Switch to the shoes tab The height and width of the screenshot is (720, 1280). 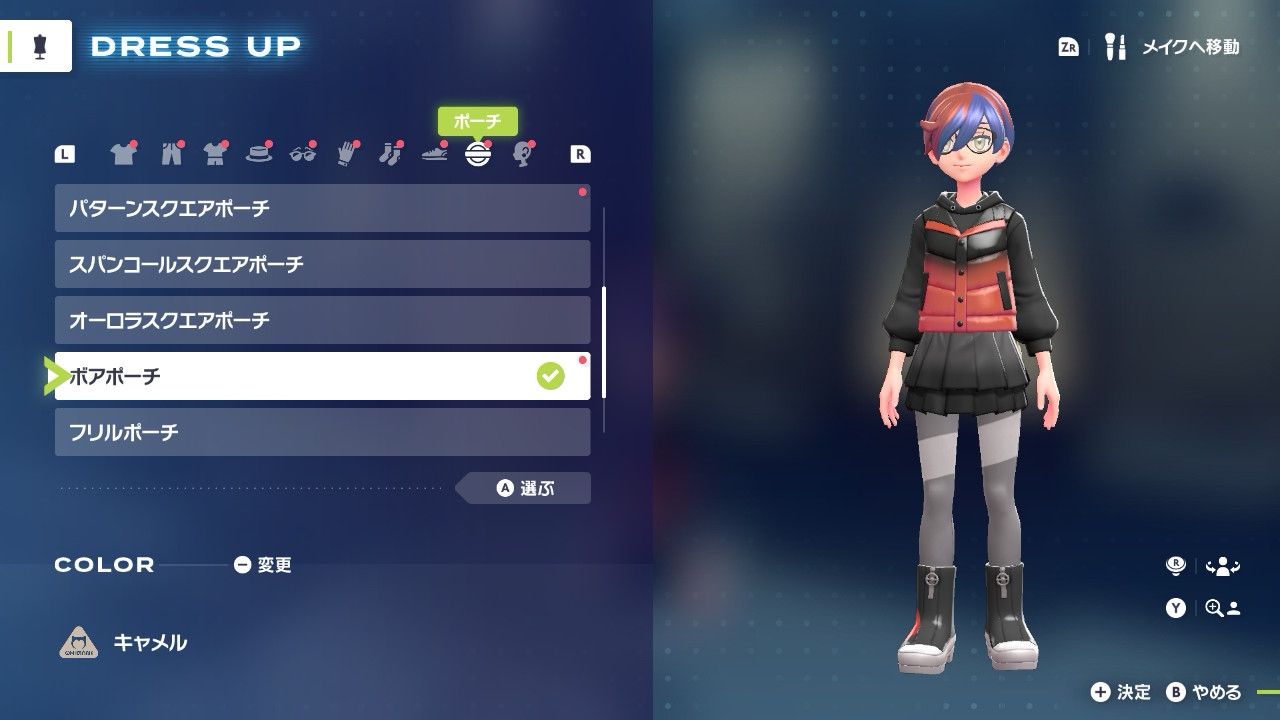tap(434, 154)
